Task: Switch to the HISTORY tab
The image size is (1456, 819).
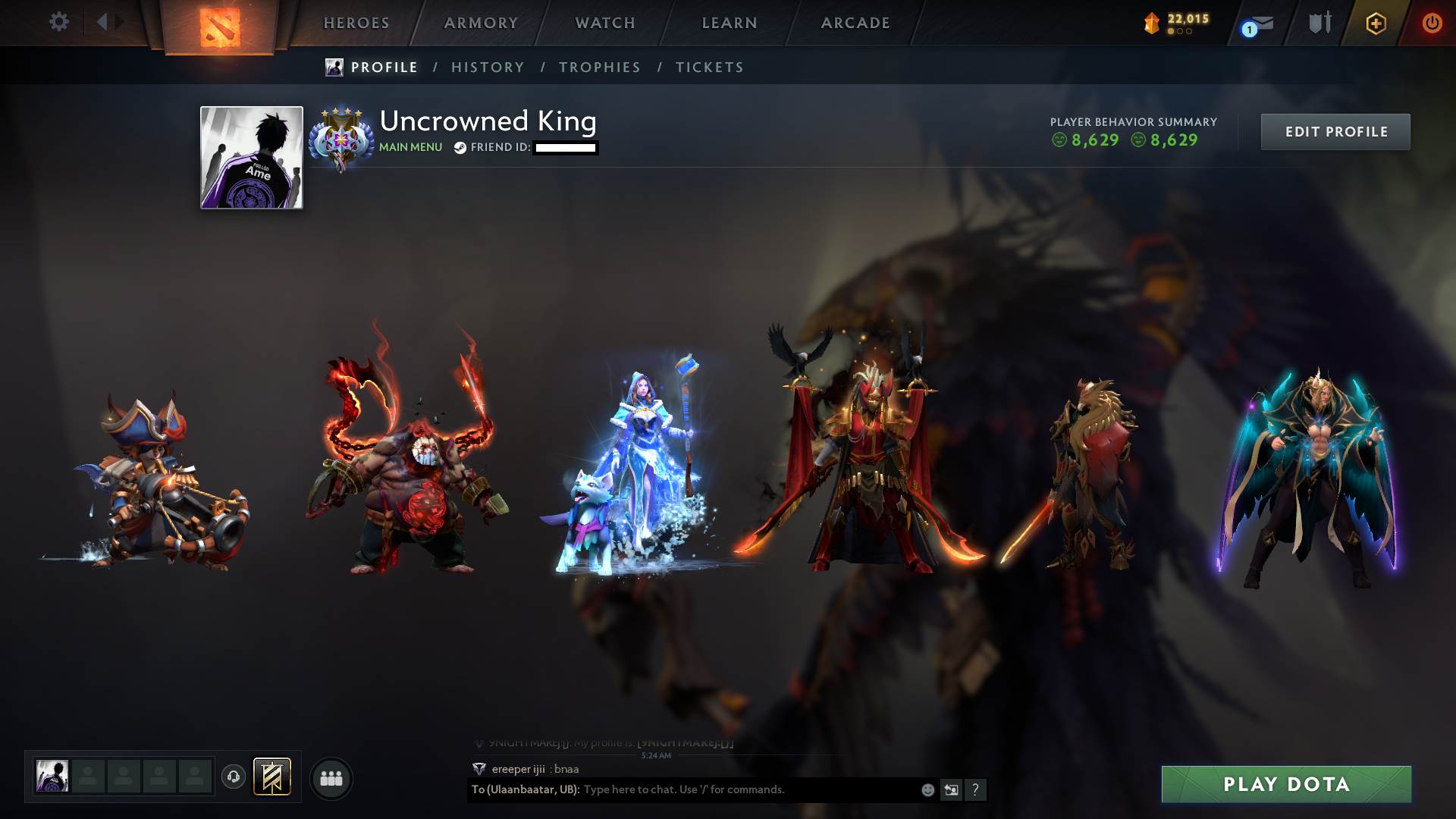Action: [x=488, y=67]
